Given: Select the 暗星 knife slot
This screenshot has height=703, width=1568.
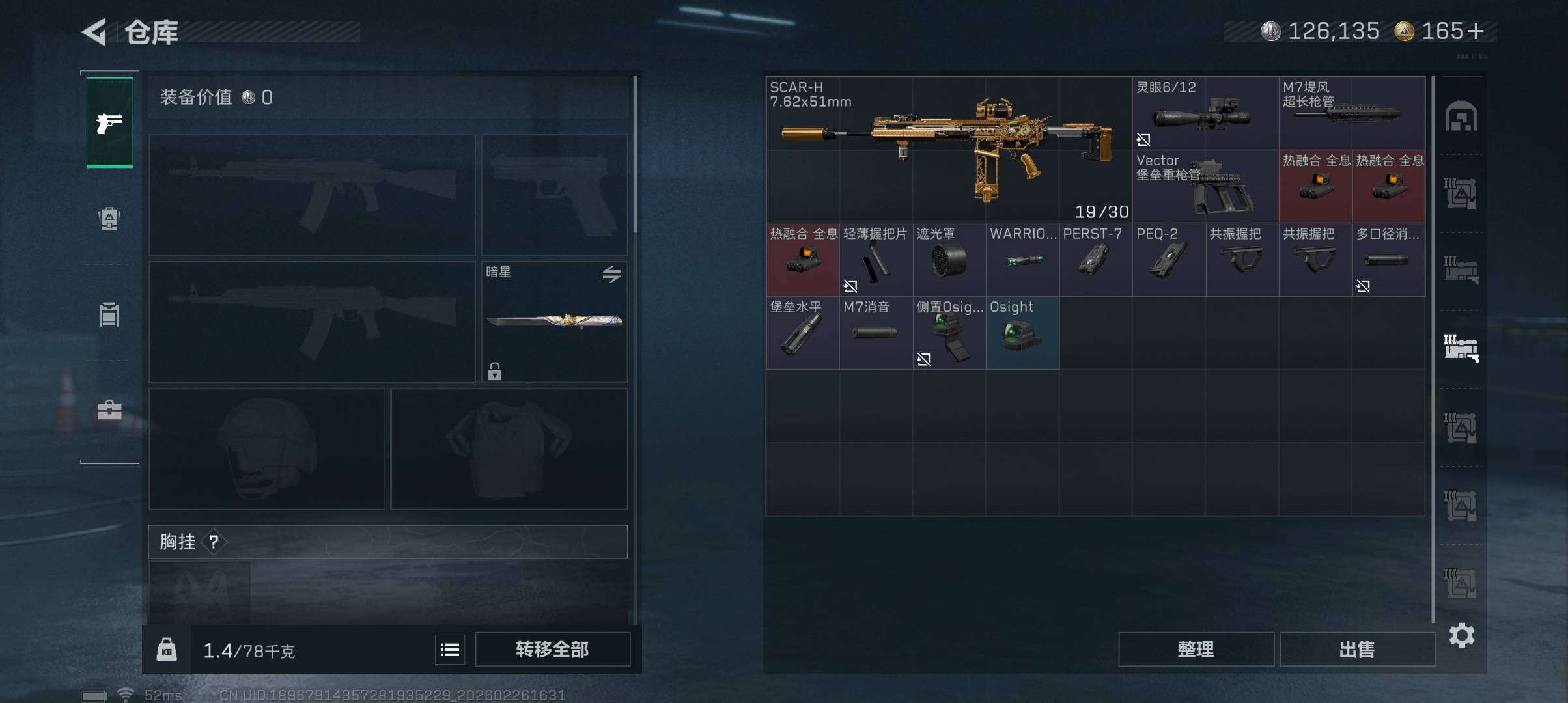Looking at the screenshot, I should [554, 322].
